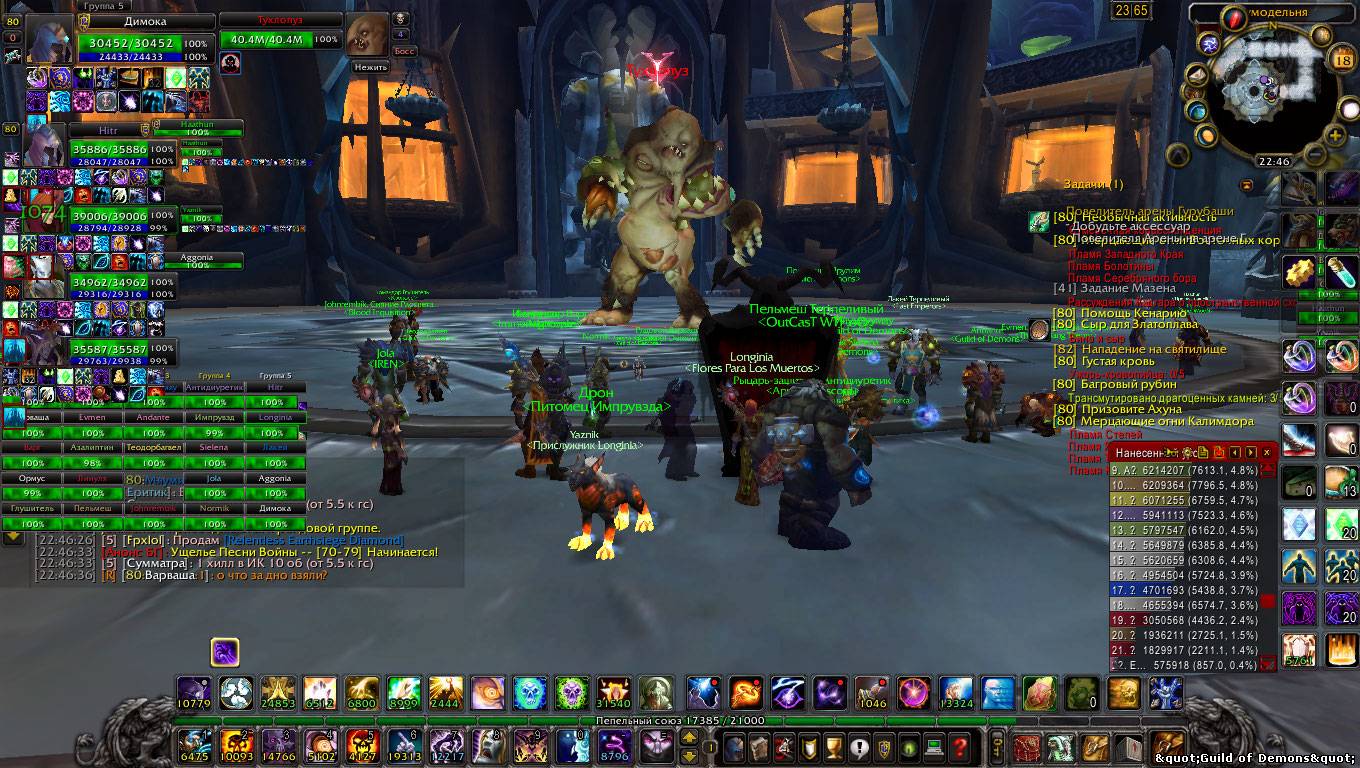
Task: Click the Relentless Earthsiege Diamond chat link
Action: coord(313,540)
